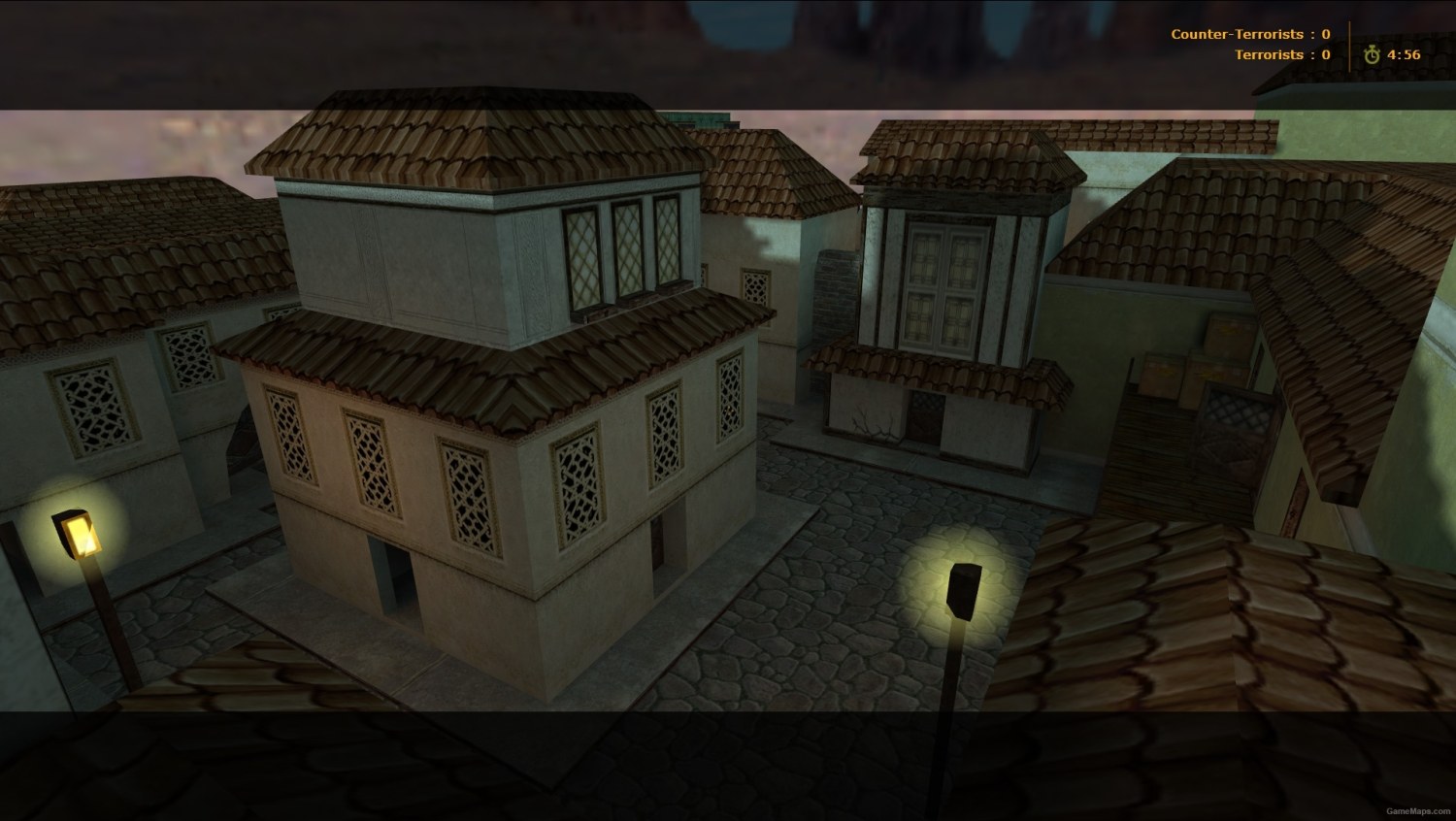Select the glowing street lamp near center-right
Viewport: 1456px width, 821px height.
pyautogui.click(x=960, y=594)
